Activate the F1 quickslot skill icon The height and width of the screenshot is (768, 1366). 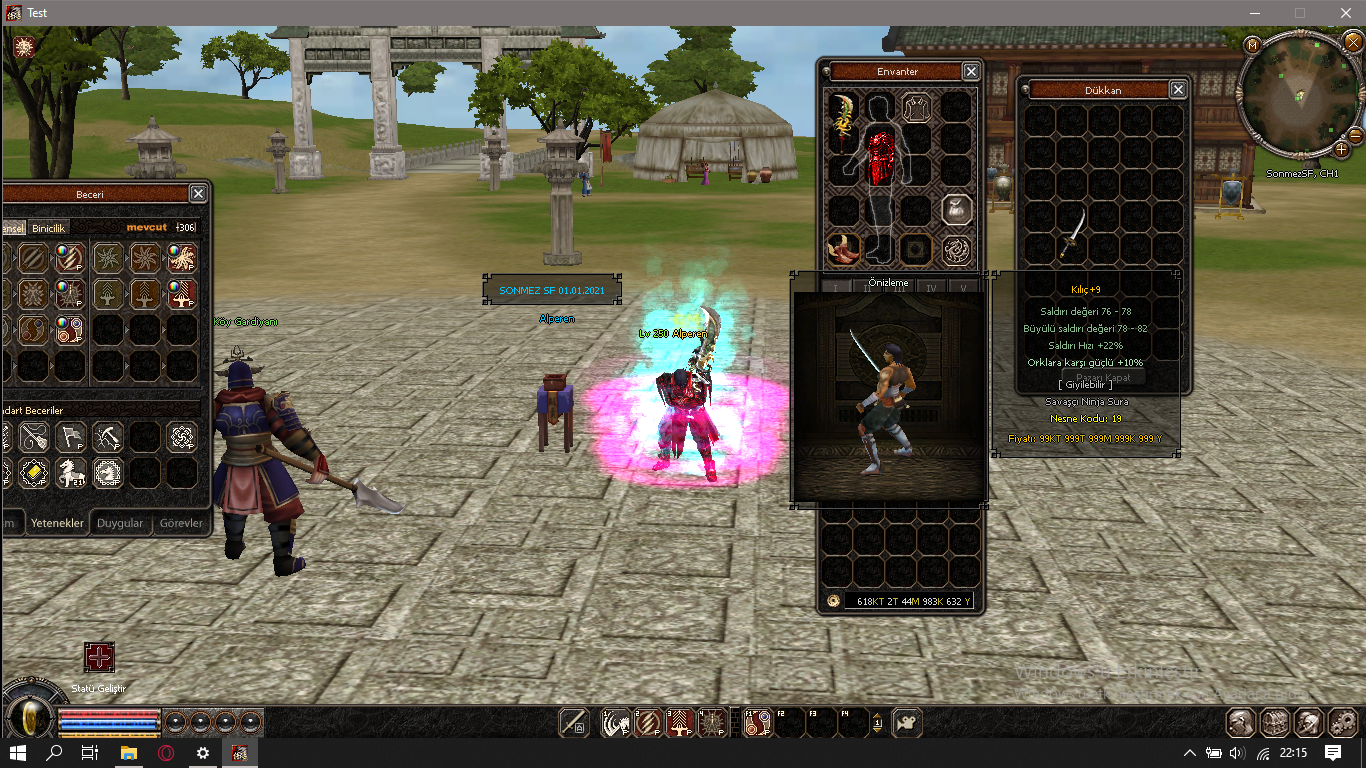757,721
